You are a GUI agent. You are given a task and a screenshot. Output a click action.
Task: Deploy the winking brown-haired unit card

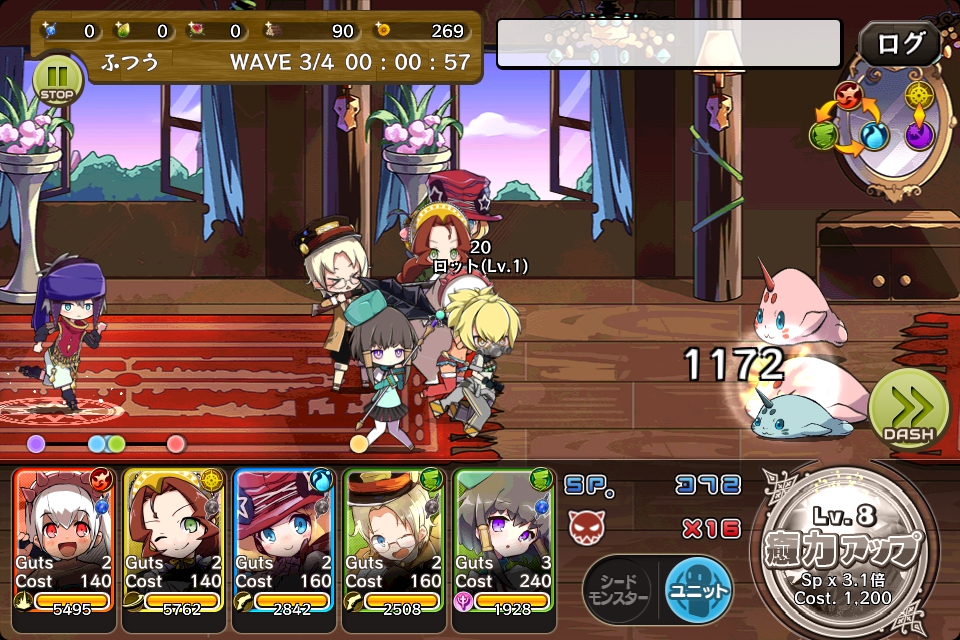tap(174, 538)
